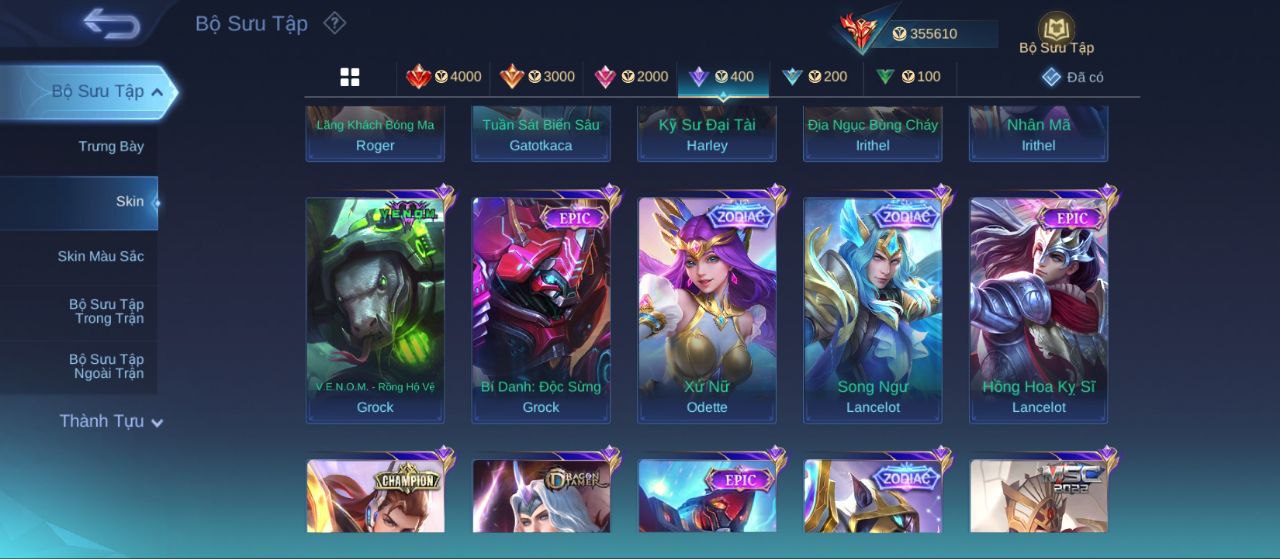Open the Skin Màu Sắc entry
Screen dimensions: 1280x559
[100, 257]
